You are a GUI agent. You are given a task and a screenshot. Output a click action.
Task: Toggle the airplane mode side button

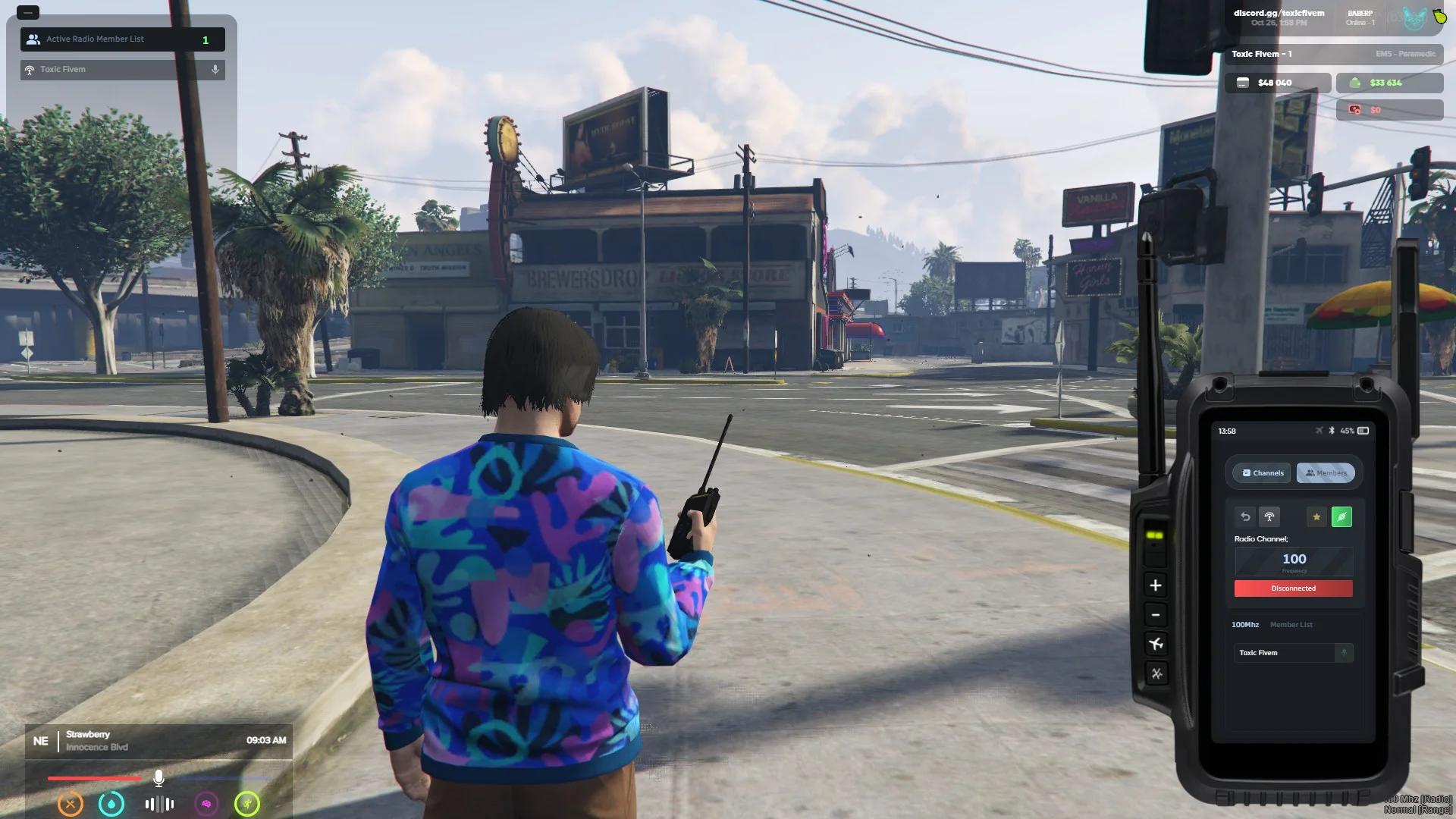coord(1156,645)
